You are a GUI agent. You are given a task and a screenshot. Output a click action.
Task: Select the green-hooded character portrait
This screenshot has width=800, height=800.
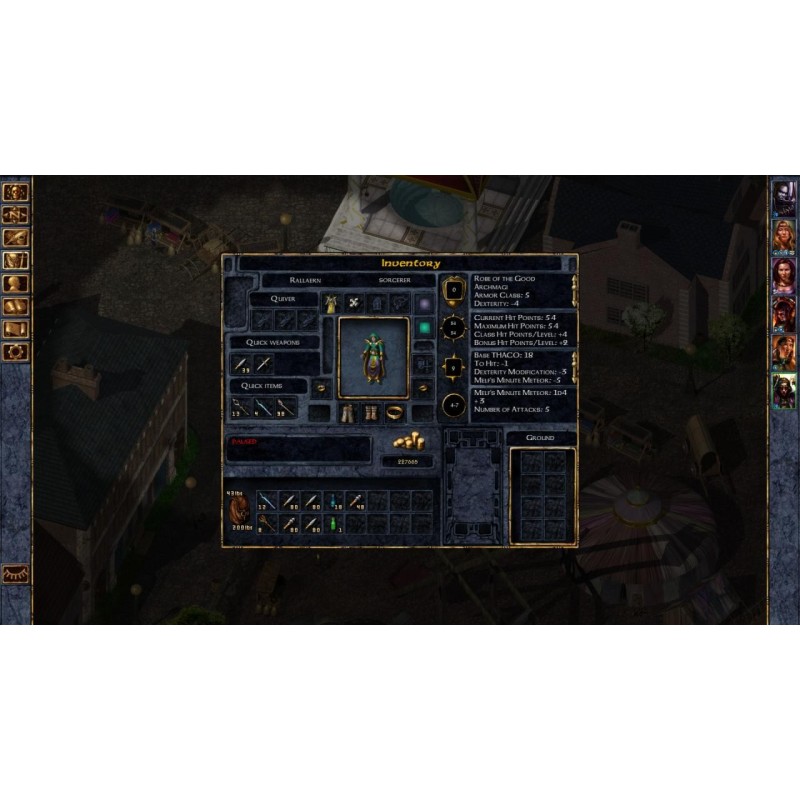(784, 389)
